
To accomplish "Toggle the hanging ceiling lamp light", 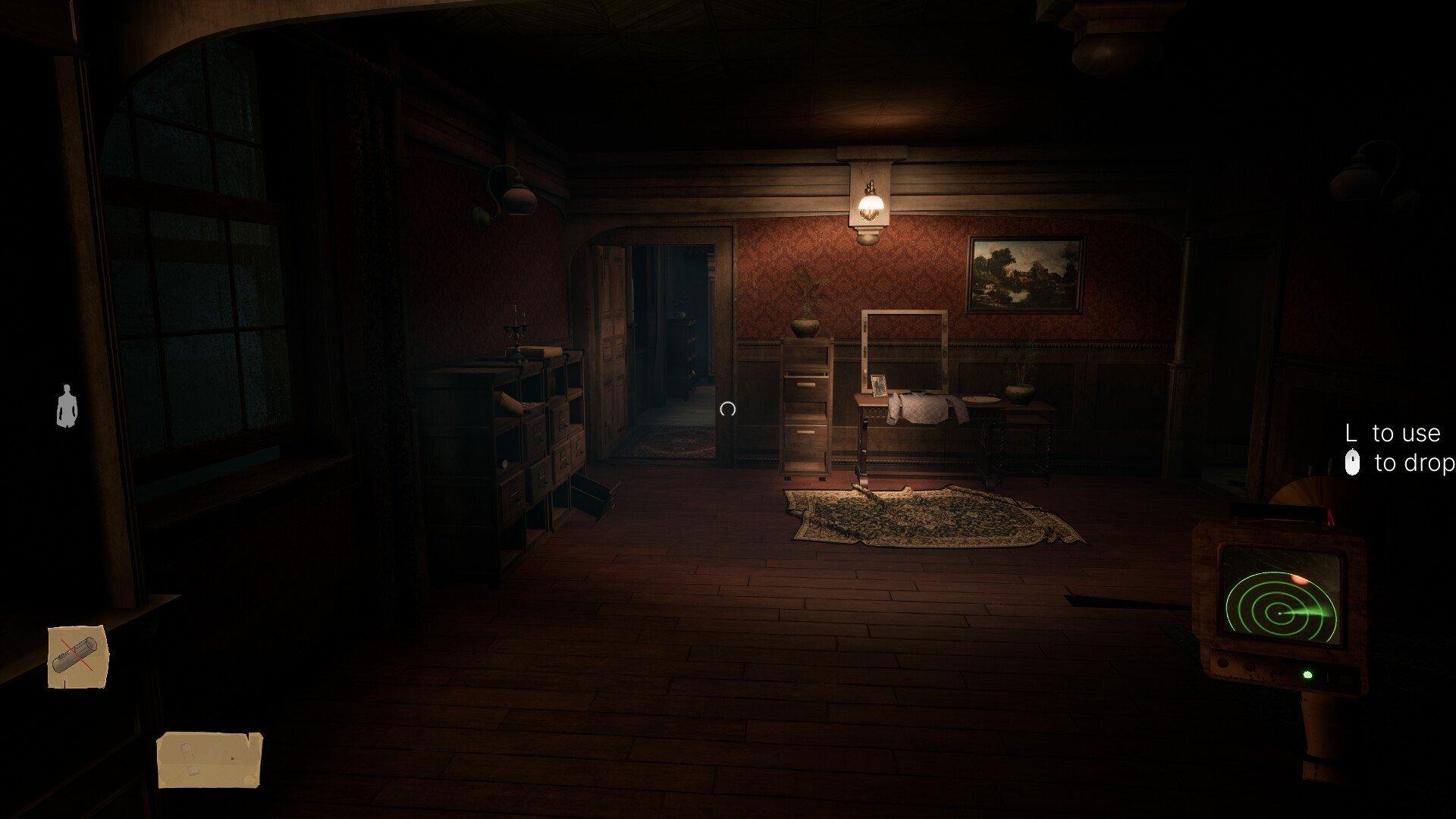I will (871, 205).
